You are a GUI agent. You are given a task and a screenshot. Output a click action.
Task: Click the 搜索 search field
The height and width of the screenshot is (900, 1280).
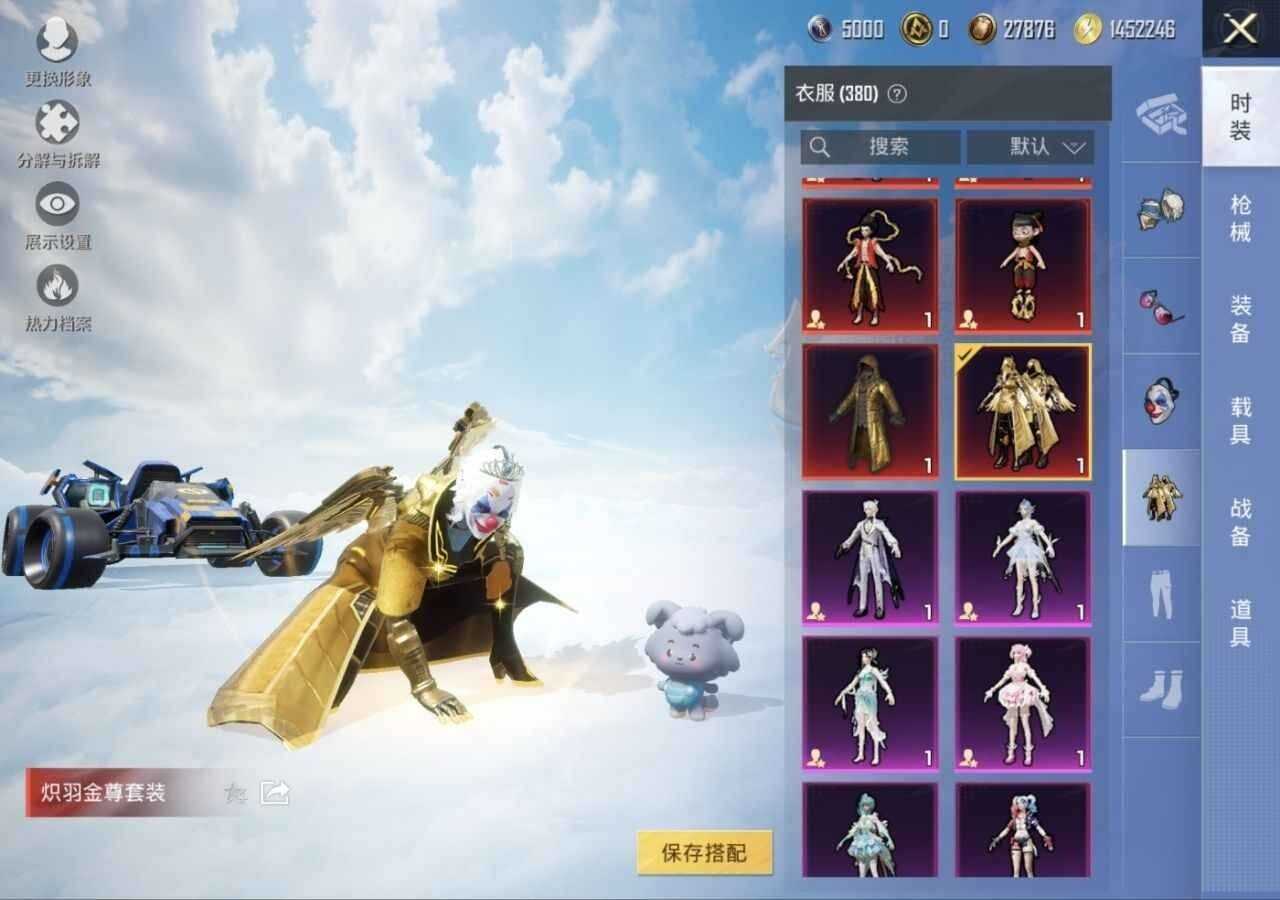[880, 147]
